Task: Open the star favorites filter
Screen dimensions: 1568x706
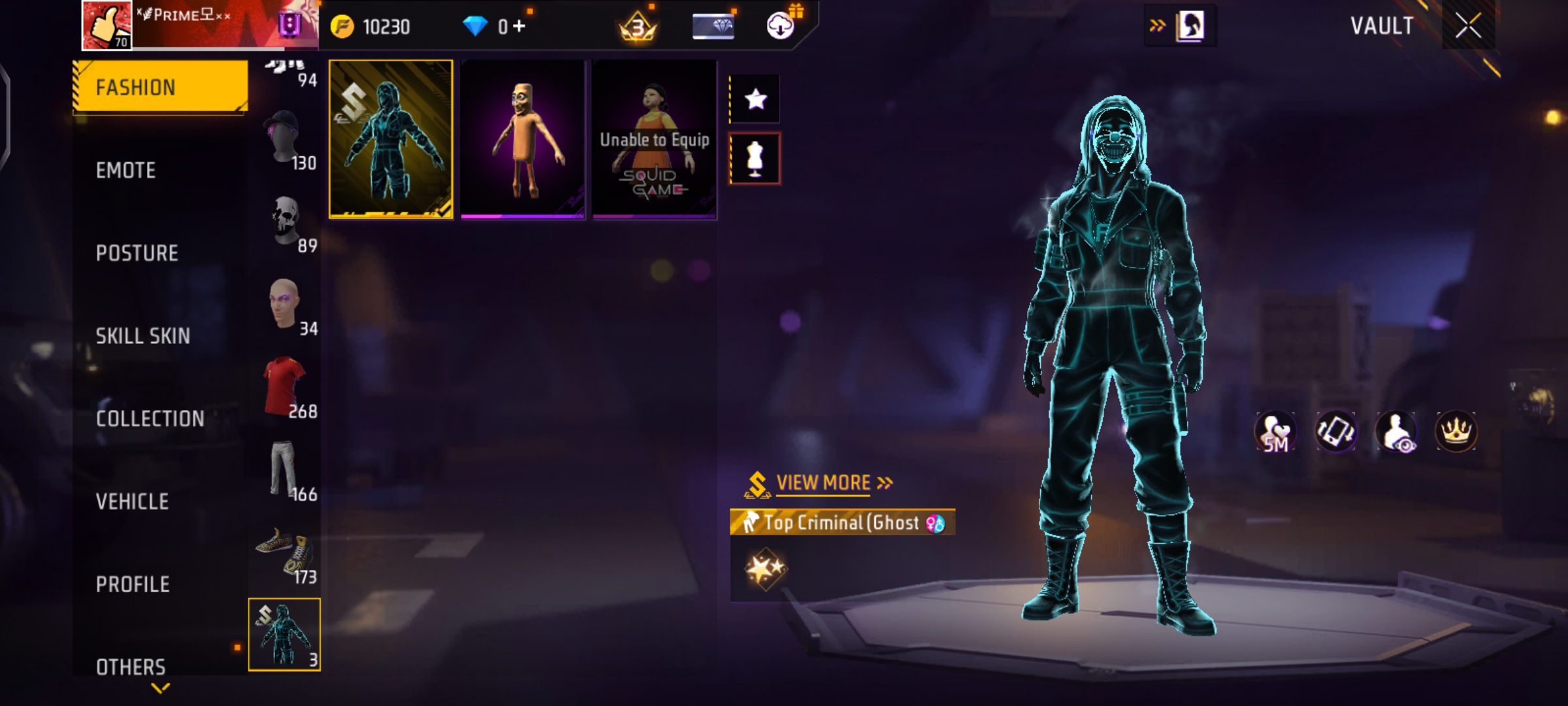Action: point(755,99)
